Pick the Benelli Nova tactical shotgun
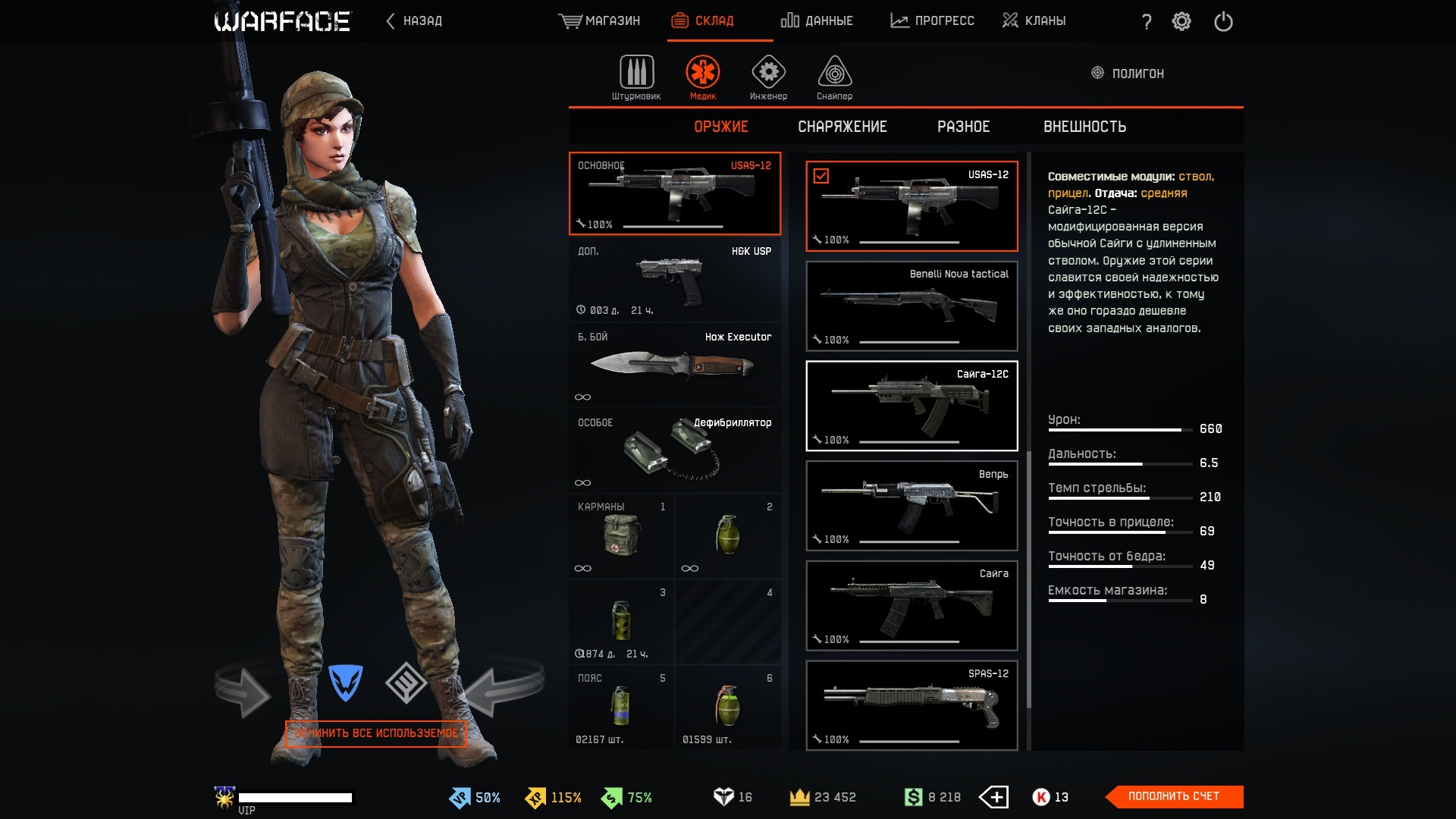 (912, 306)
